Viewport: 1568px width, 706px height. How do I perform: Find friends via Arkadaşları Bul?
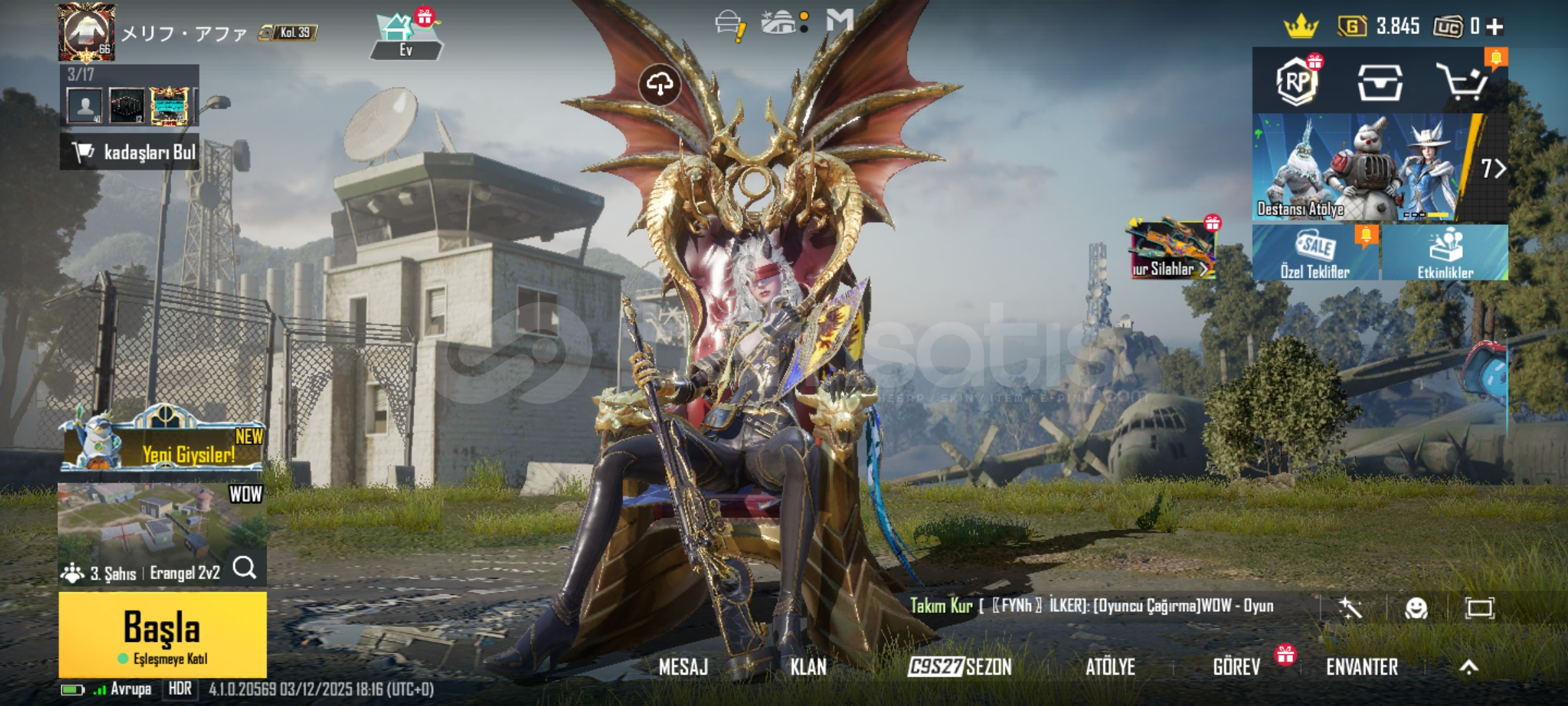click(x=129, y=152)
